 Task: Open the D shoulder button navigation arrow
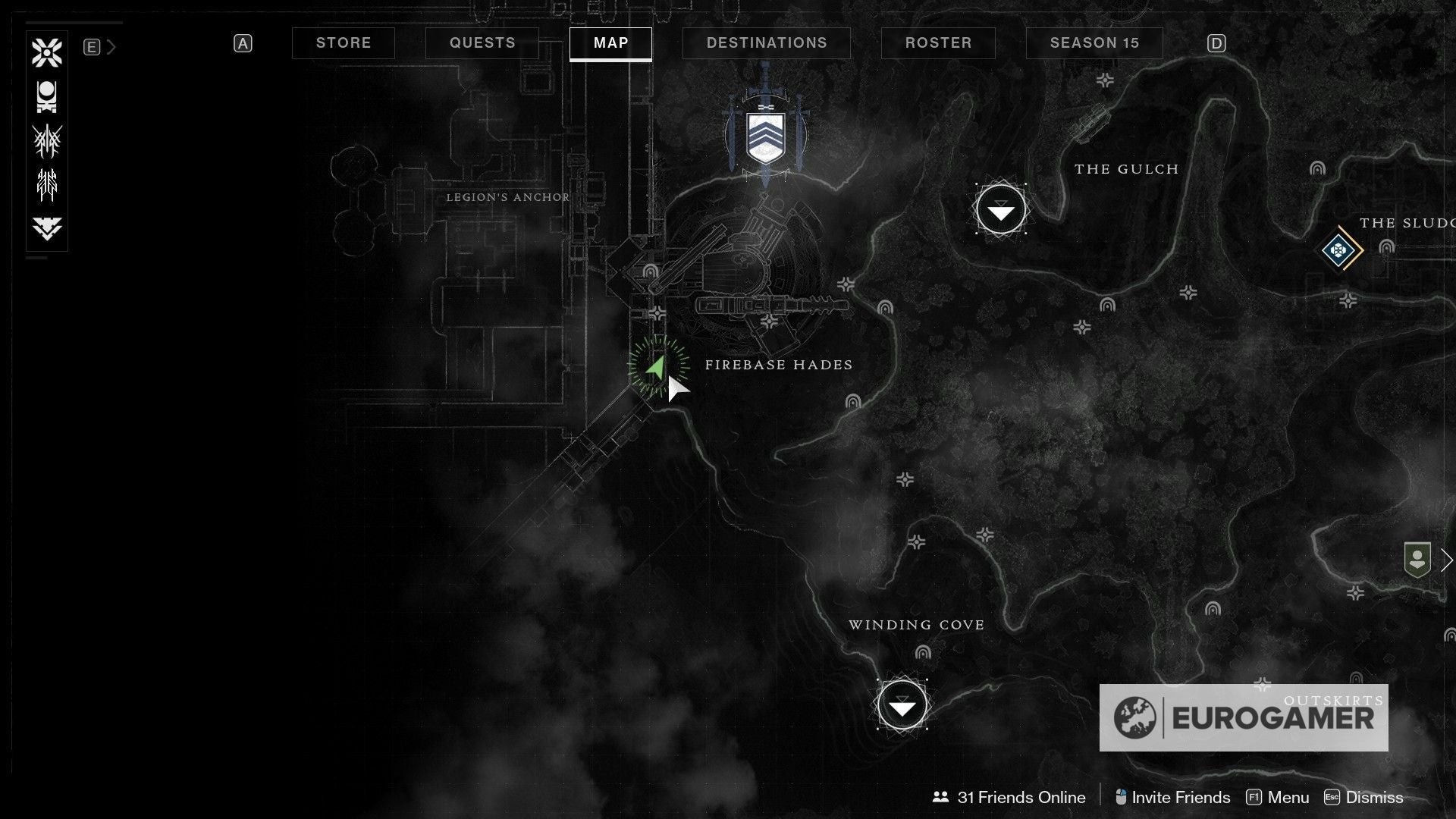pos(1217,43)
